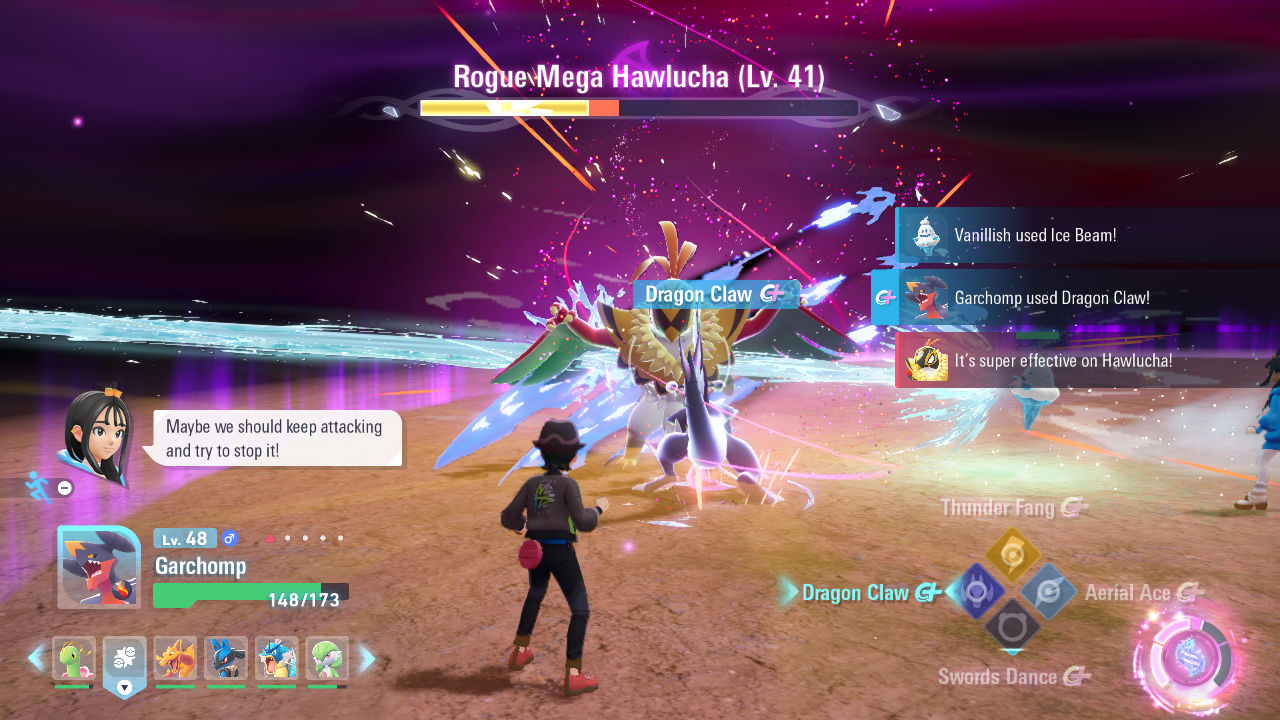Select the Dragon Claw move diamond

click(x=976, y=591)
